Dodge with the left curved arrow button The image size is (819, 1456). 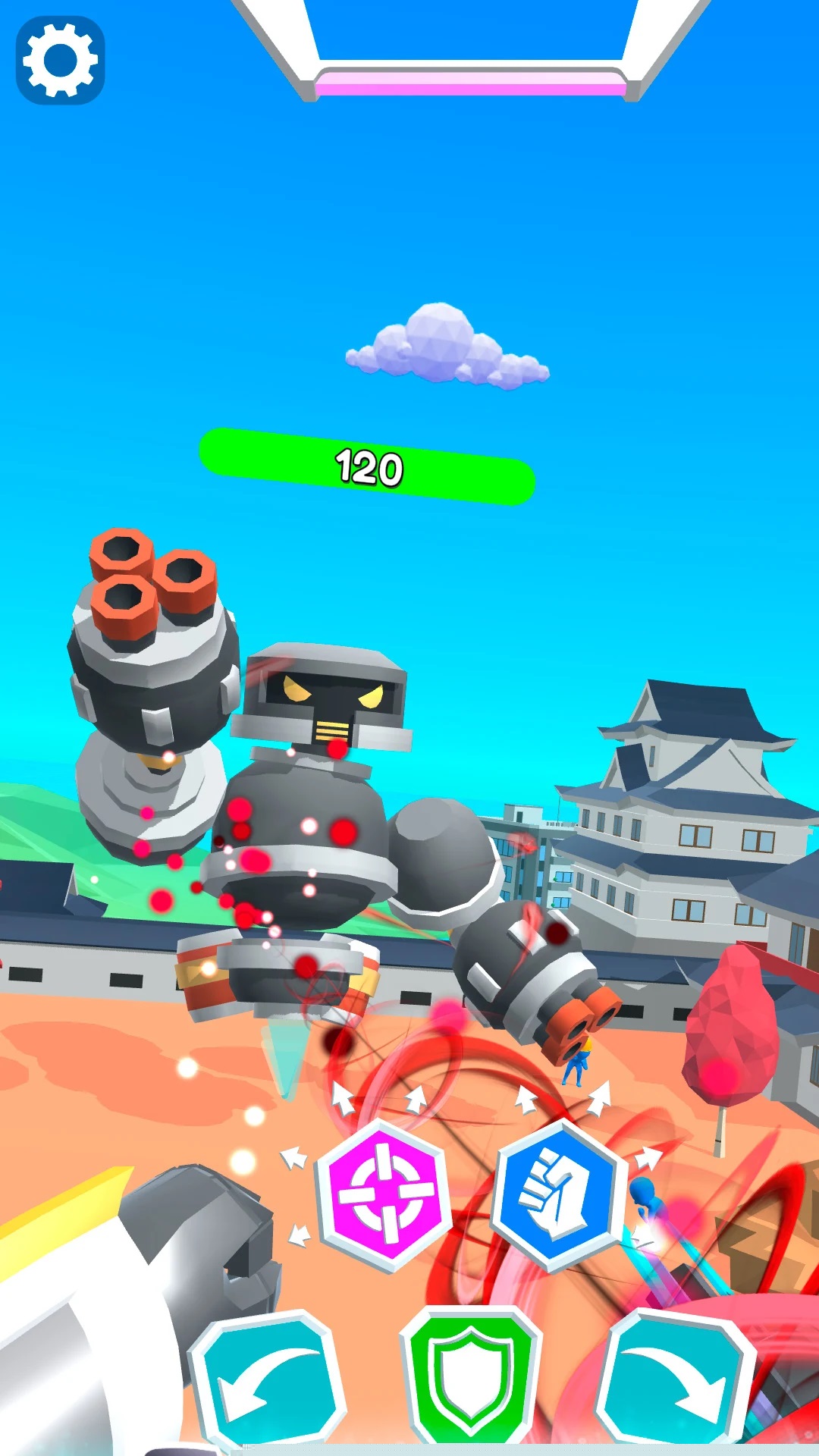[x=266, y=1377]
